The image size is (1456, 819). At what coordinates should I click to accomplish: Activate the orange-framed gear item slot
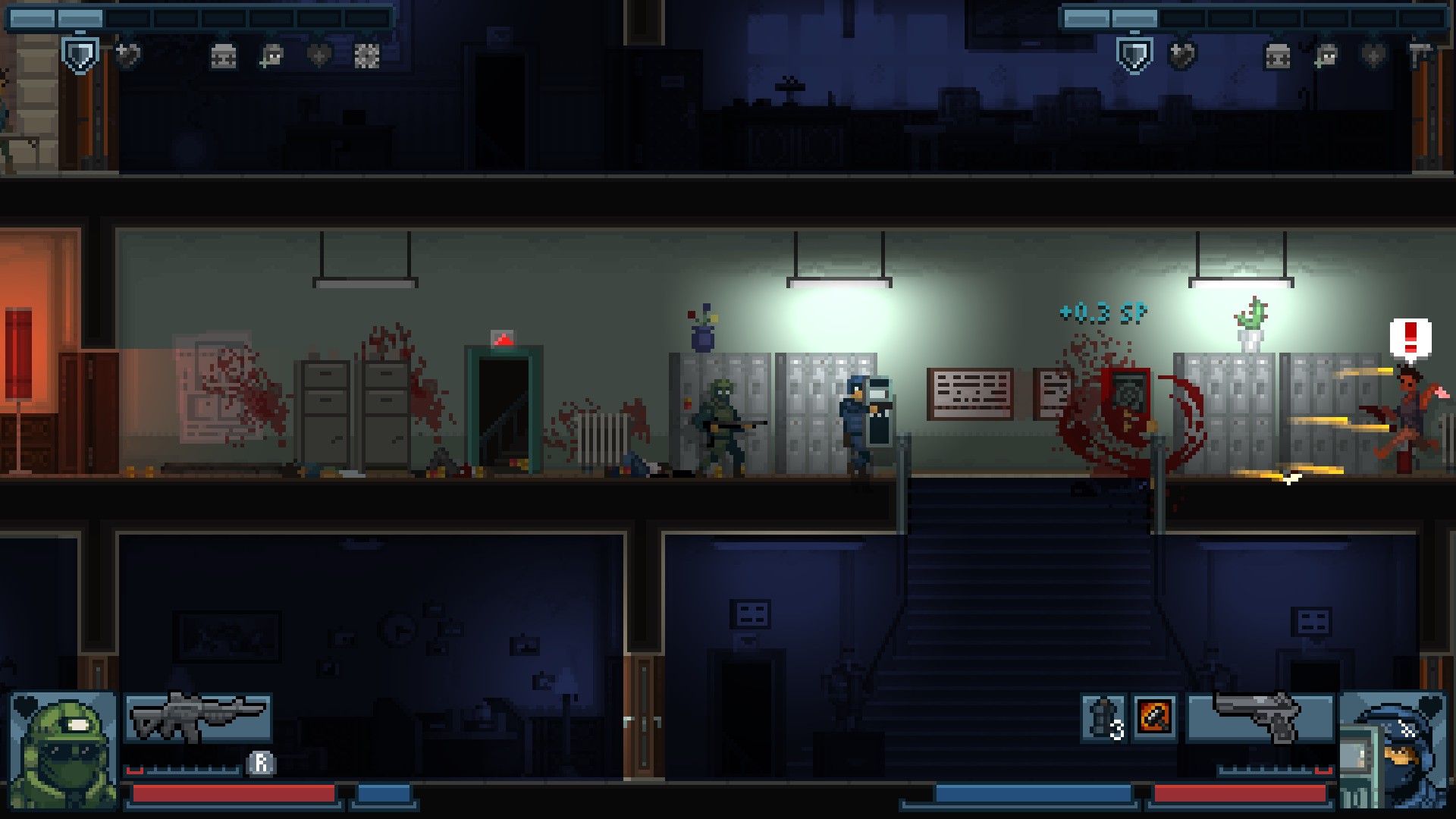tap(1154, 717)
